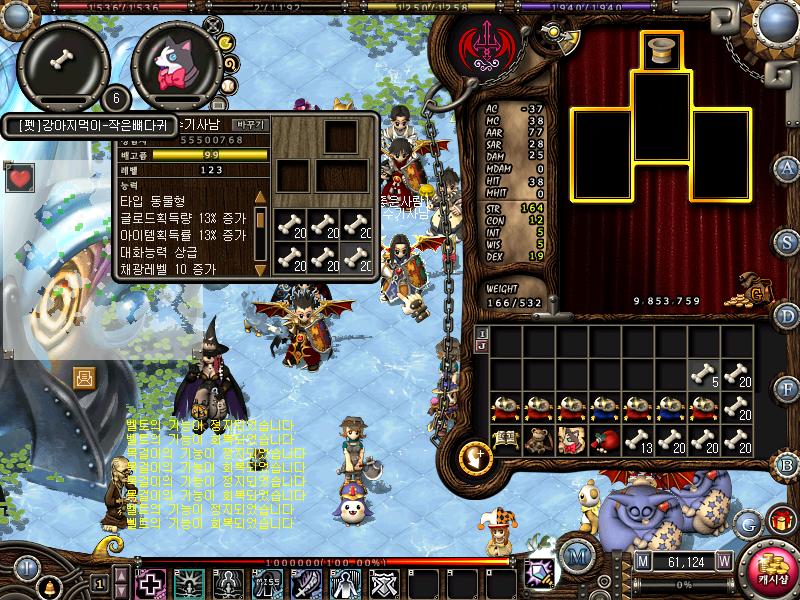Viewport: 800px width, 600px height.
Task: Activate the white cross heal skill
Action: (151, 583)
